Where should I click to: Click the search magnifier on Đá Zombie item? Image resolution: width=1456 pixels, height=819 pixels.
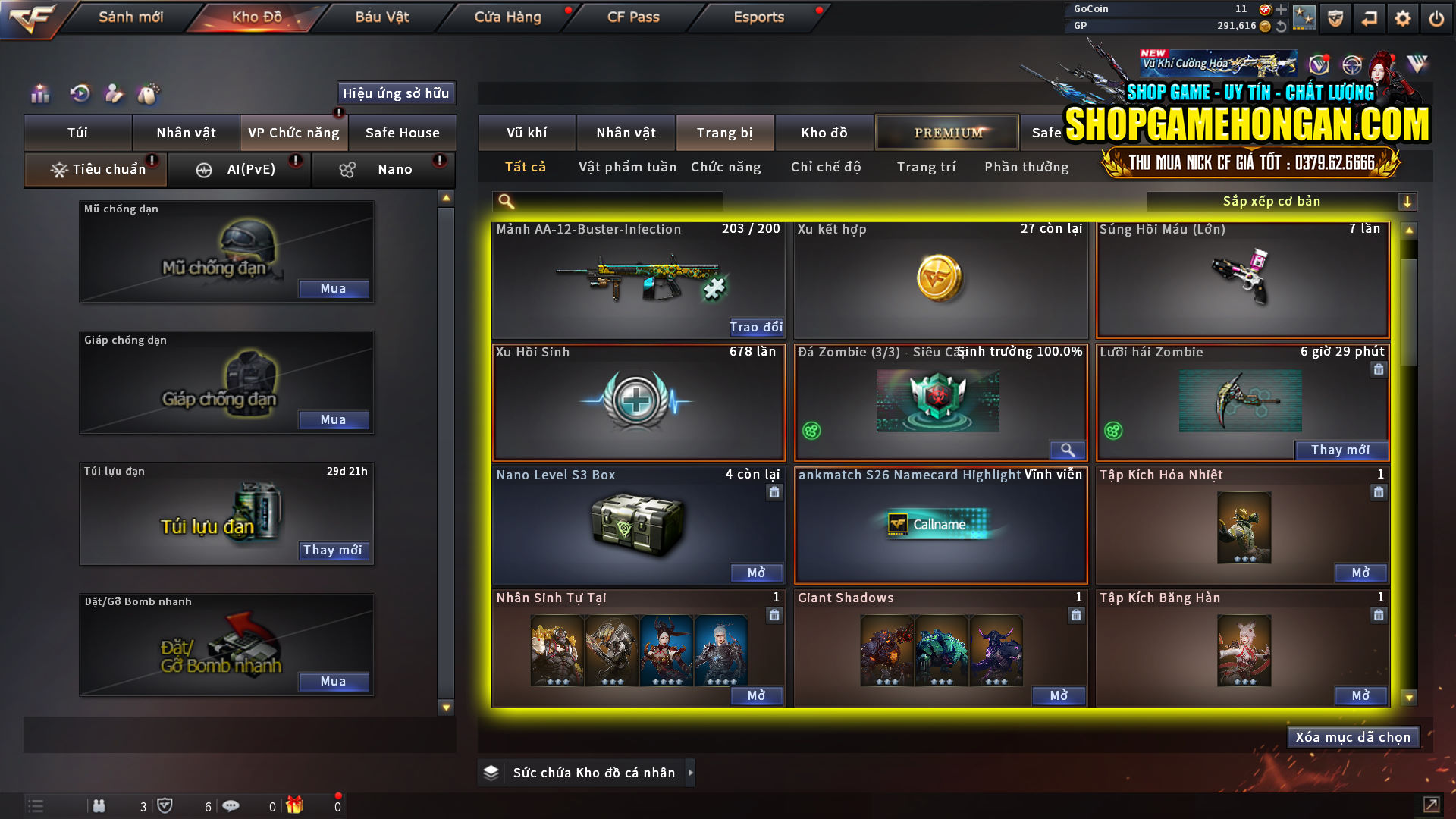click(x=1068, y=450)
